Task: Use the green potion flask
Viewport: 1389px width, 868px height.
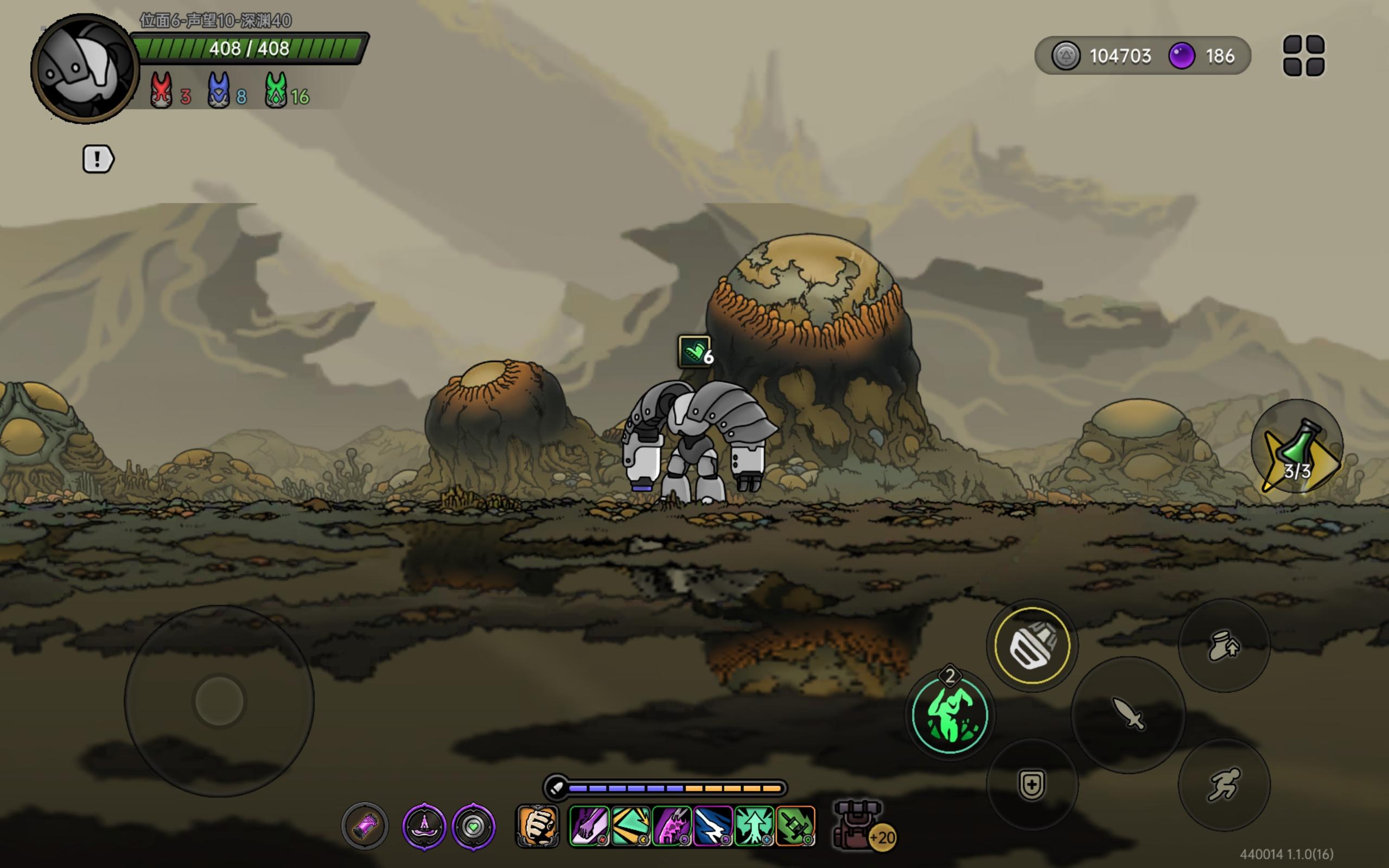Action: pyautogui.click(x=1297, y=447)
